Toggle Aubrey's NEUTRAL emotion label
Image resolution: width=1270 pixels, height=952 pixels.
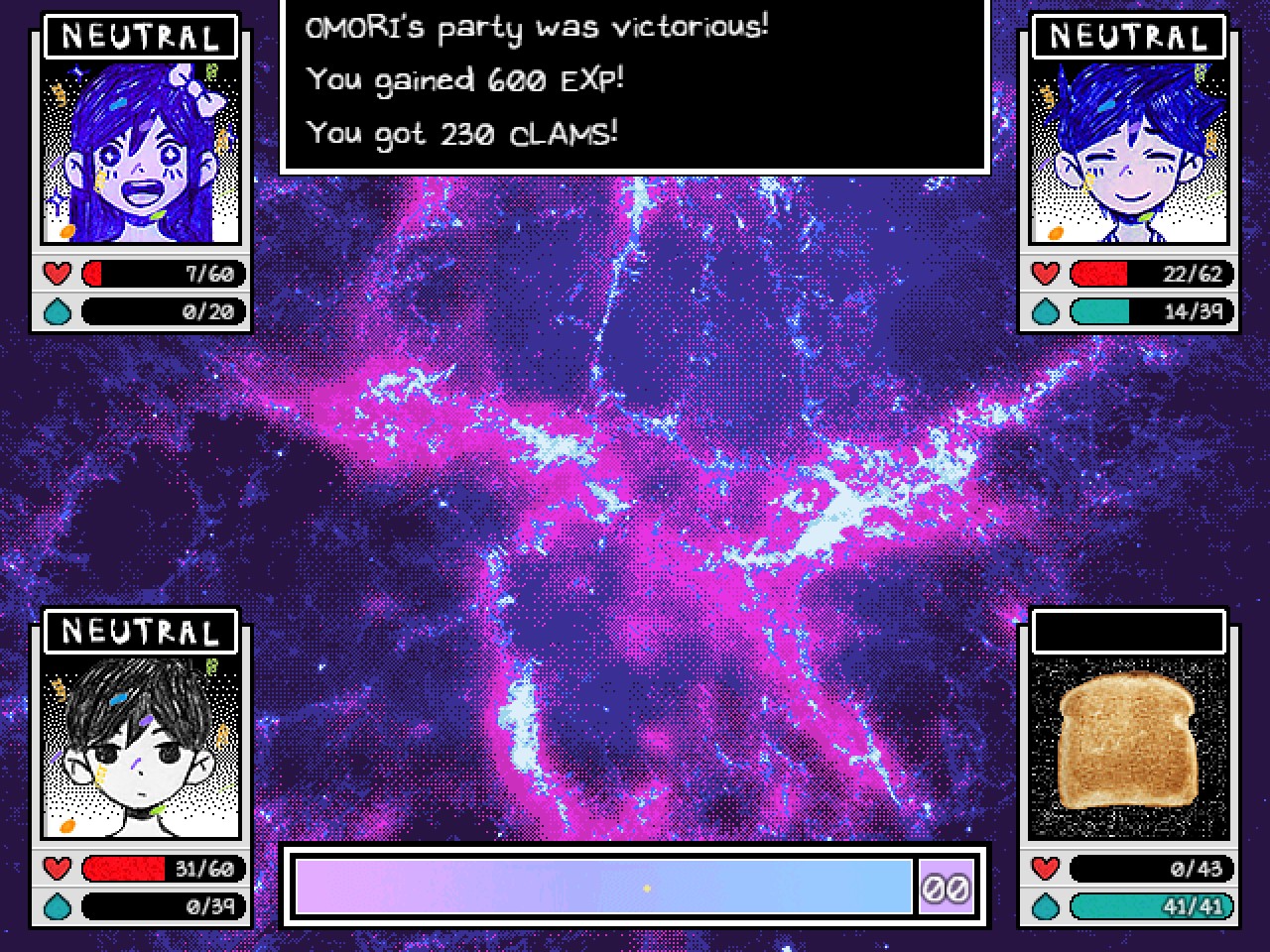(140, 36)
